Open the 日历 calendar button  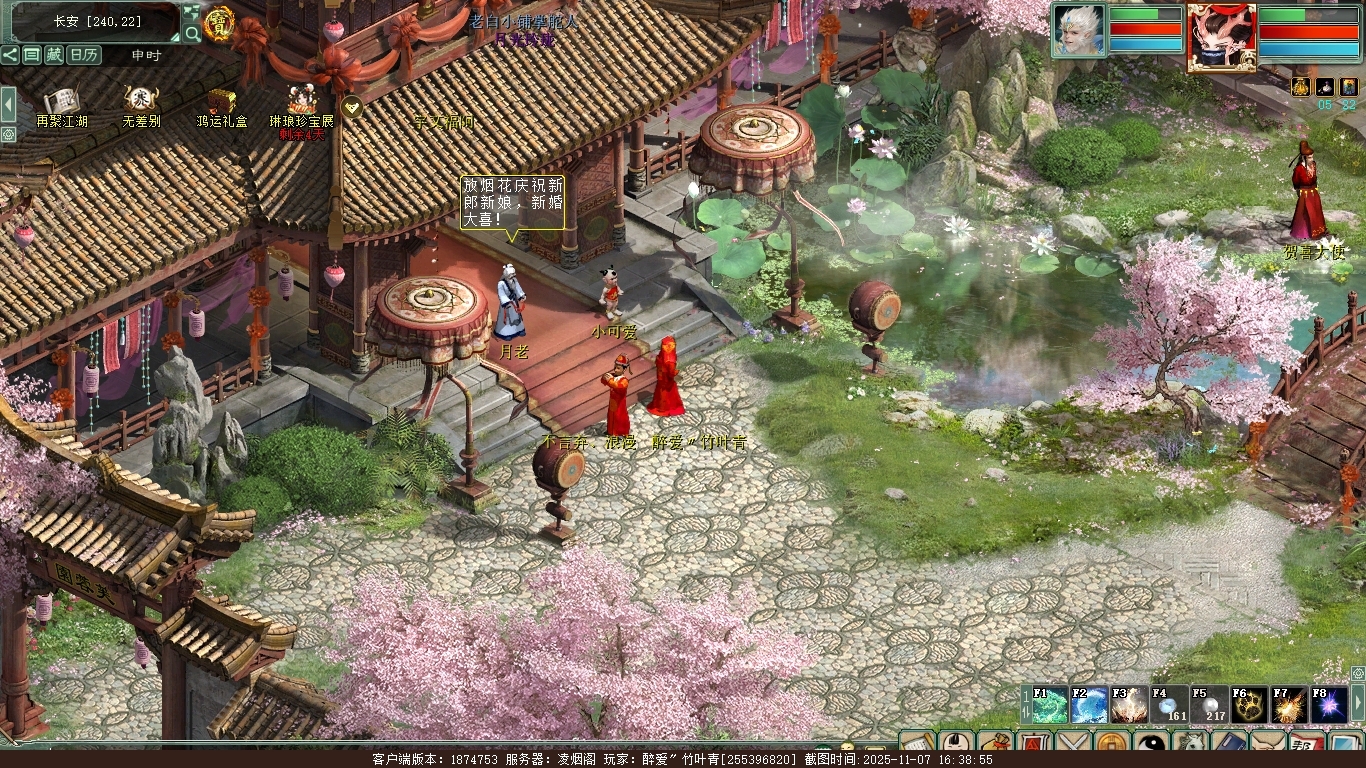click(84, 55)
